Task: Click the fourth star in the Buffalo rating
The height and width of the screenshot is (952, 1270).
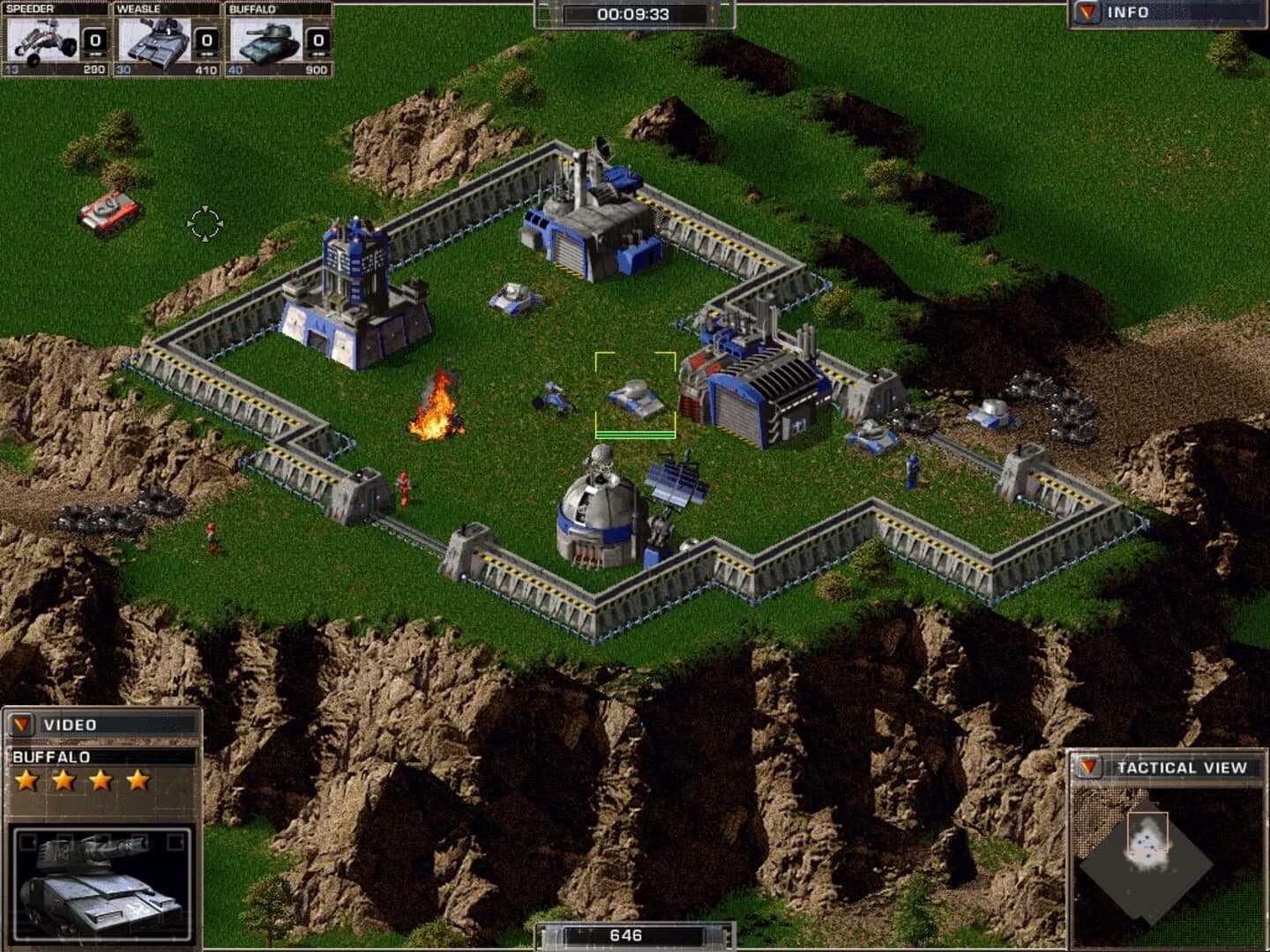Action: [137, 779]
